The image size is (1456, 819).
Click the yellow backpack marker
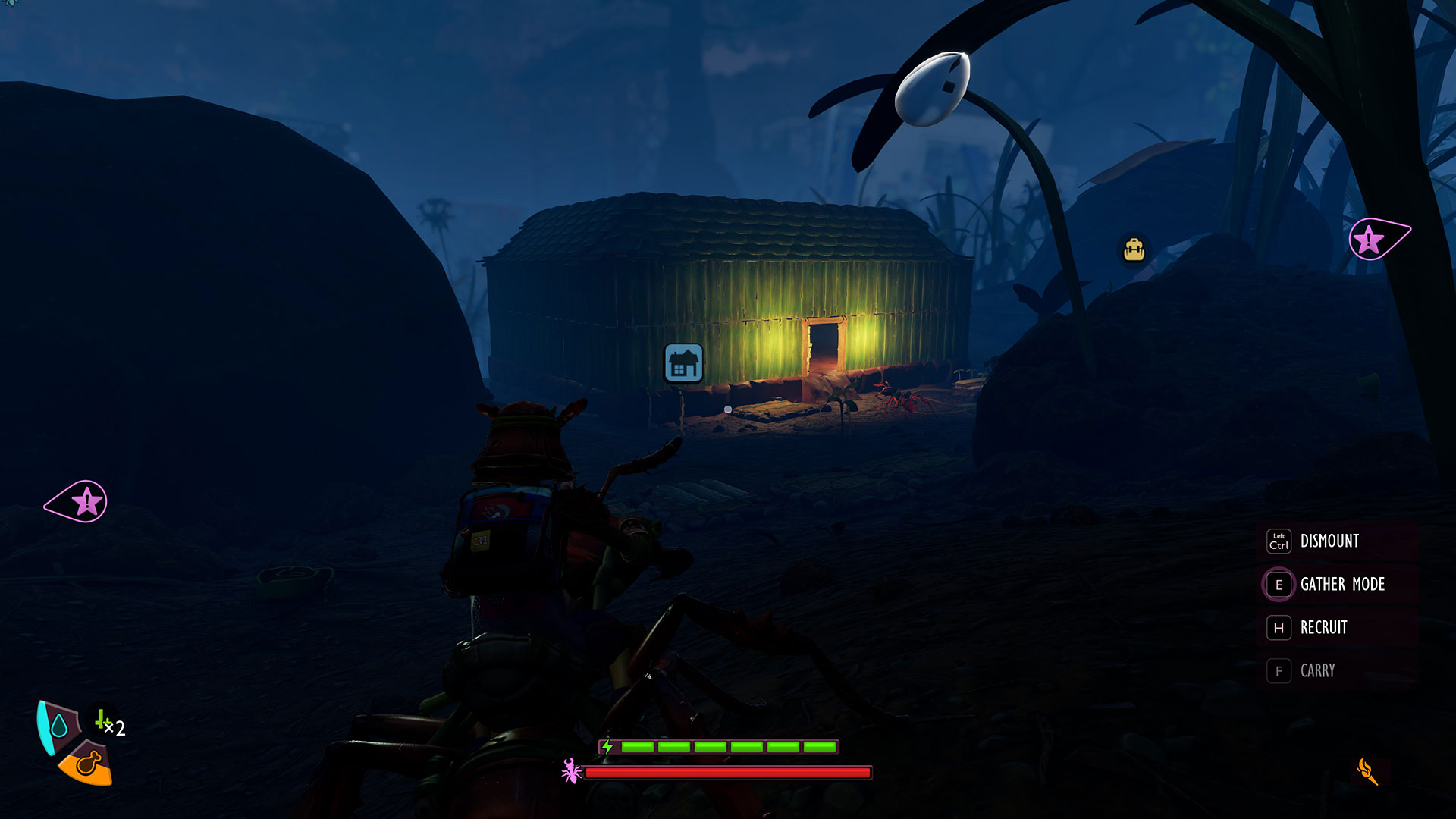tap(1134, 249)
